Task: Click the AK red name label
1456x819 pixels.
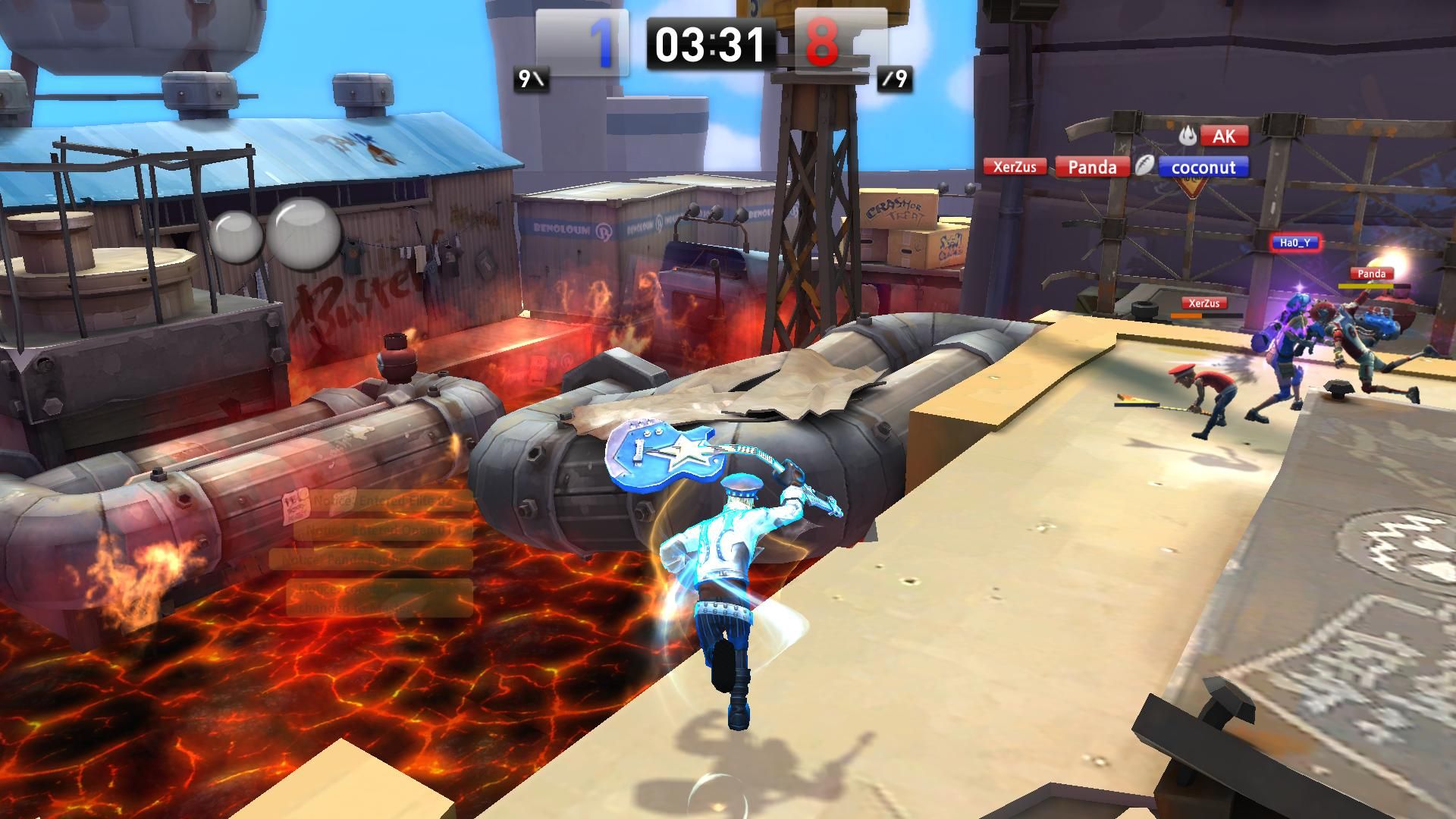Action: [x=1225, y=136]
